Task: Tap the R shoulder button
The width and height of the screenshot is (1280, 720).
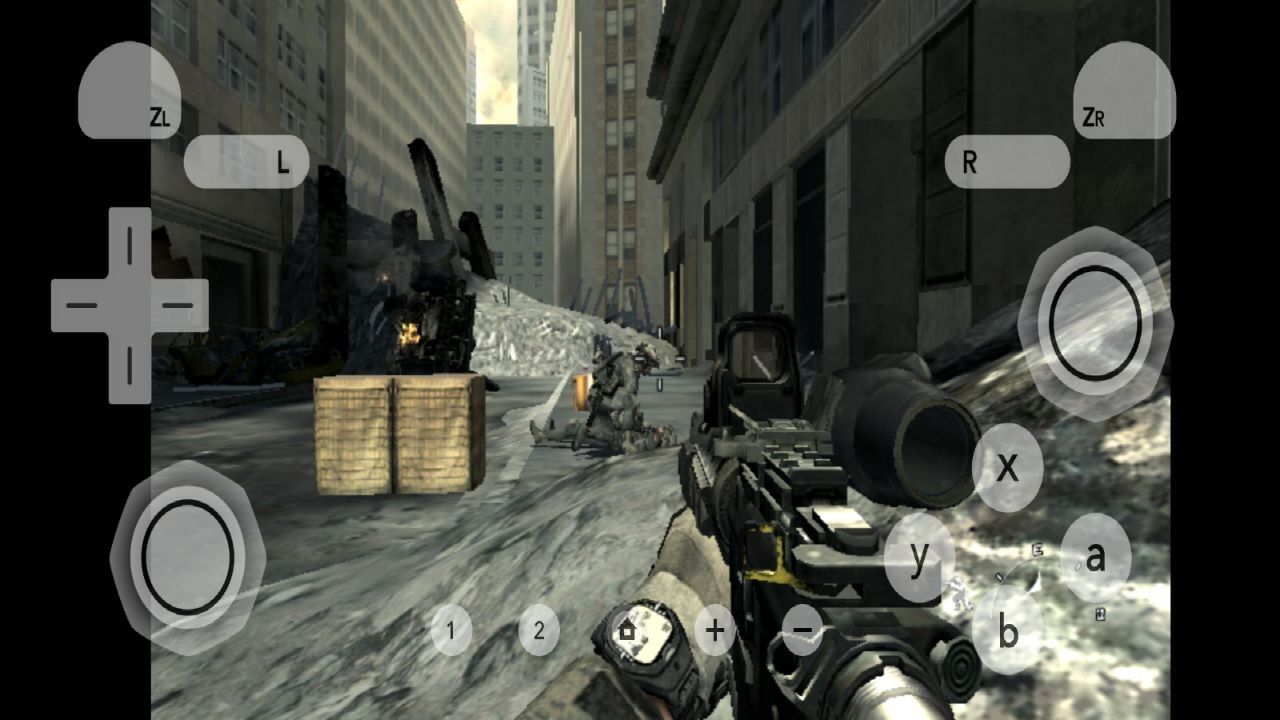Action: [1006, 162]
